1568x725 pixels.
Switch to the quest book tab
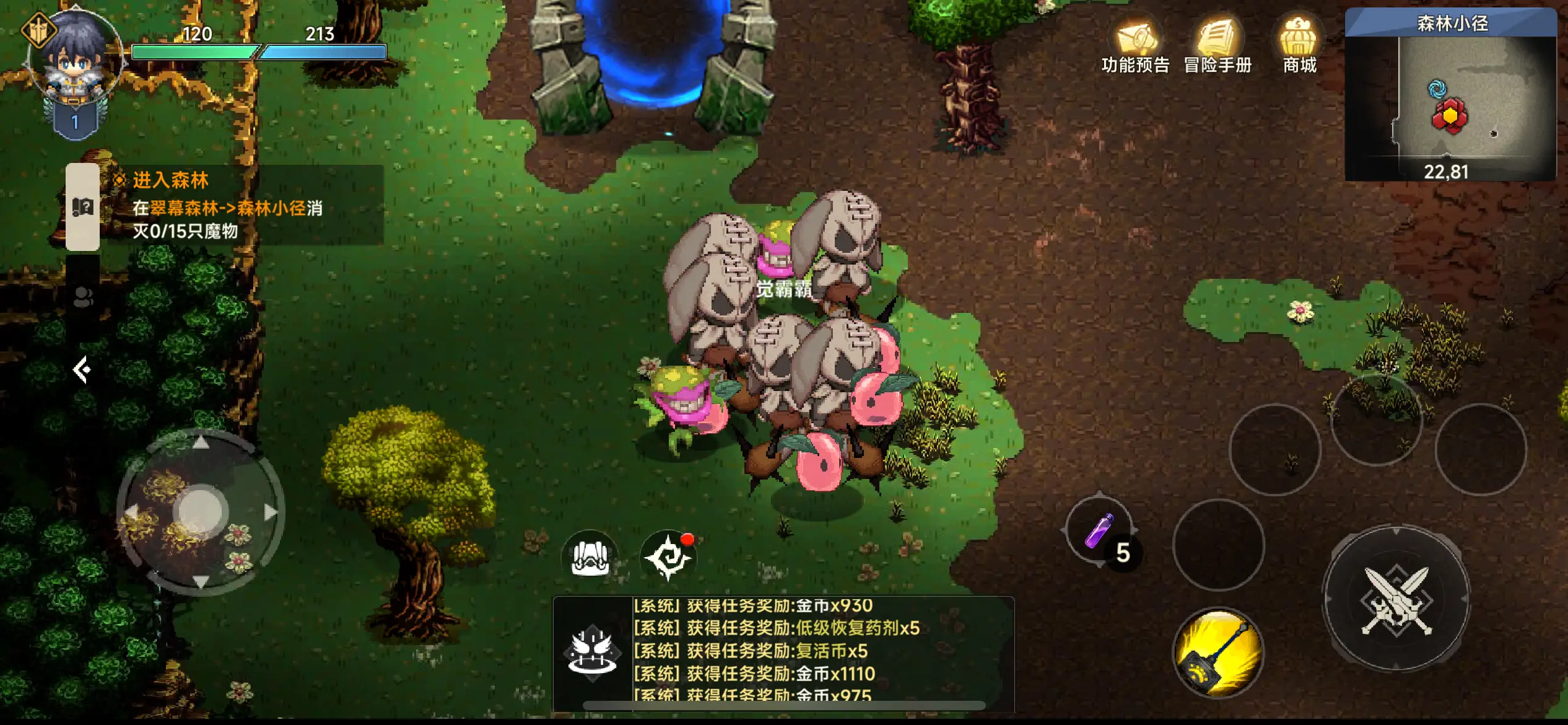(x=83, y=207)
